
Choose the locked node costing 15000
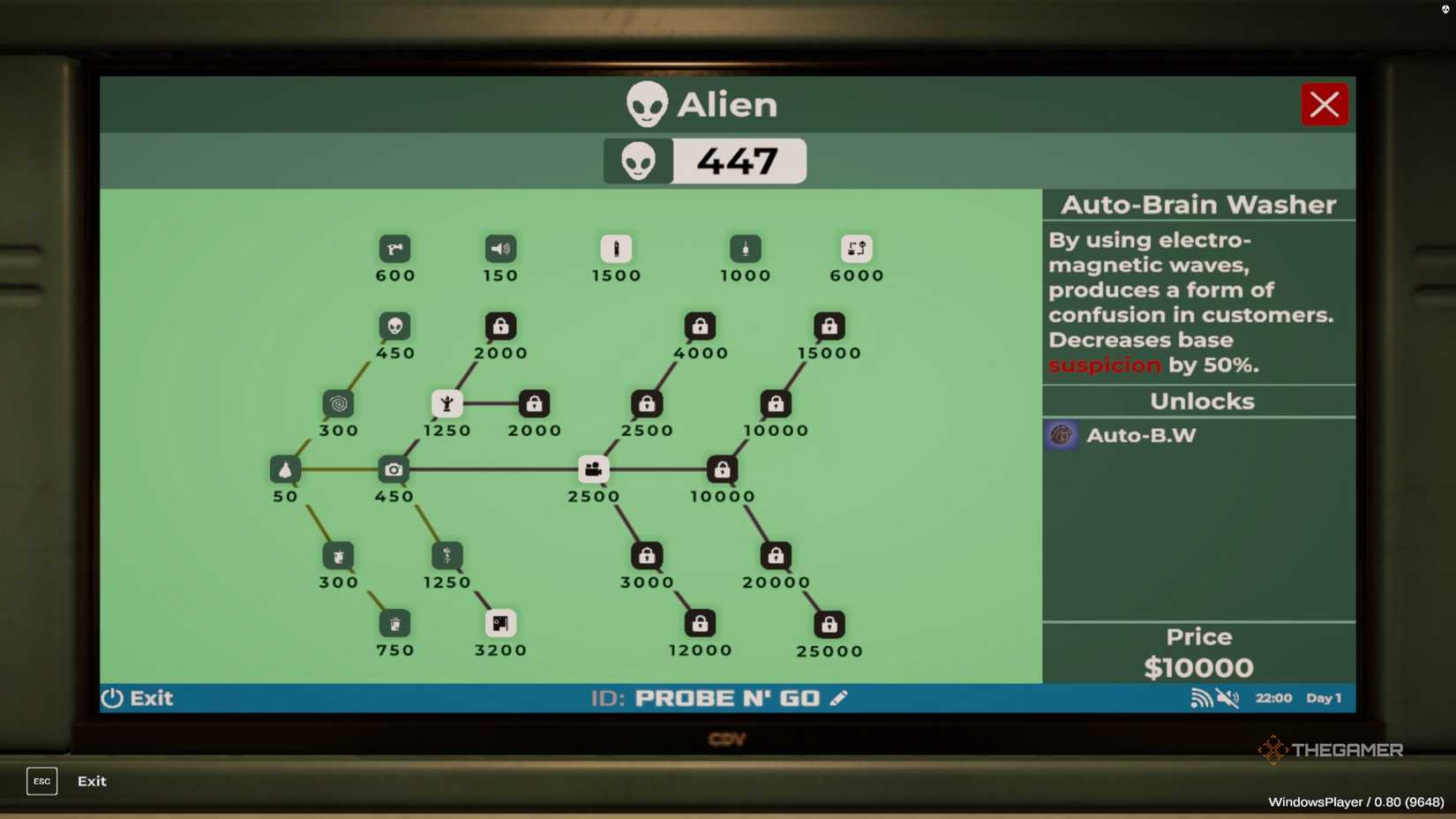(829, 327)
